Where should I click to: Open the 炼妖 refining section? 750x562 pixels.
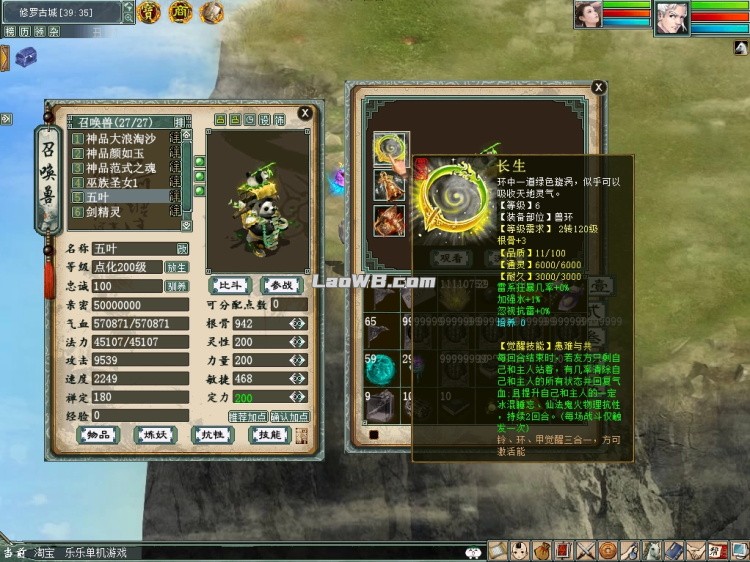(x=152, y=435)
